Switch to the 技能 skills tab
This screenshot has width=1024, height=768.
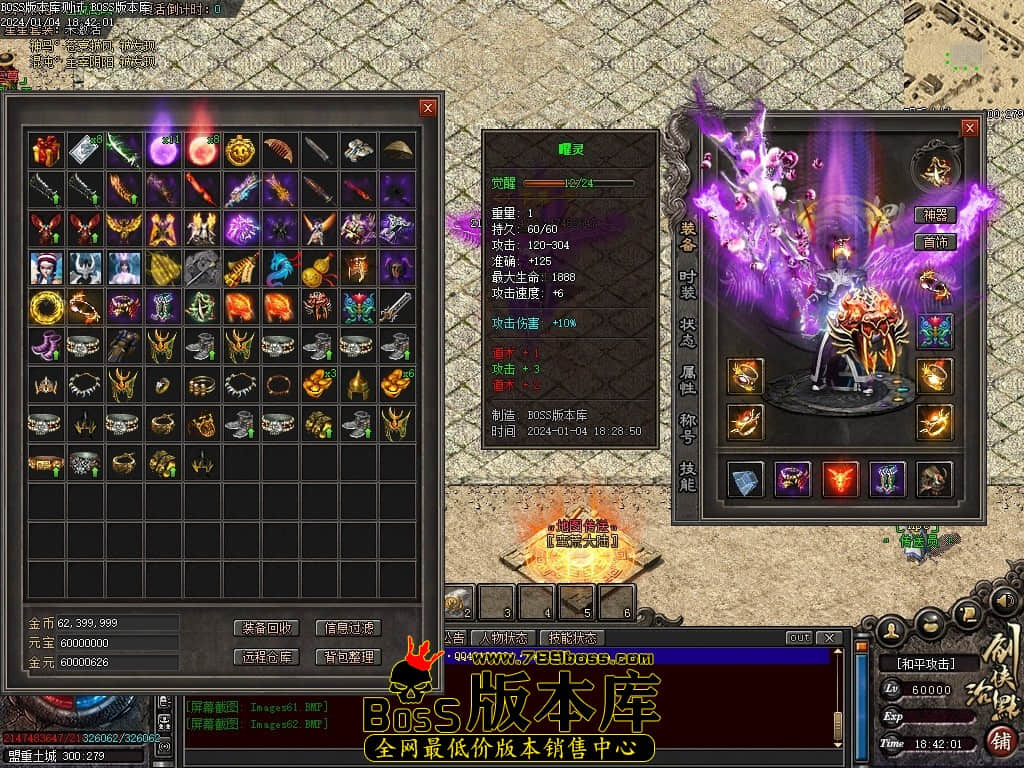688,476
